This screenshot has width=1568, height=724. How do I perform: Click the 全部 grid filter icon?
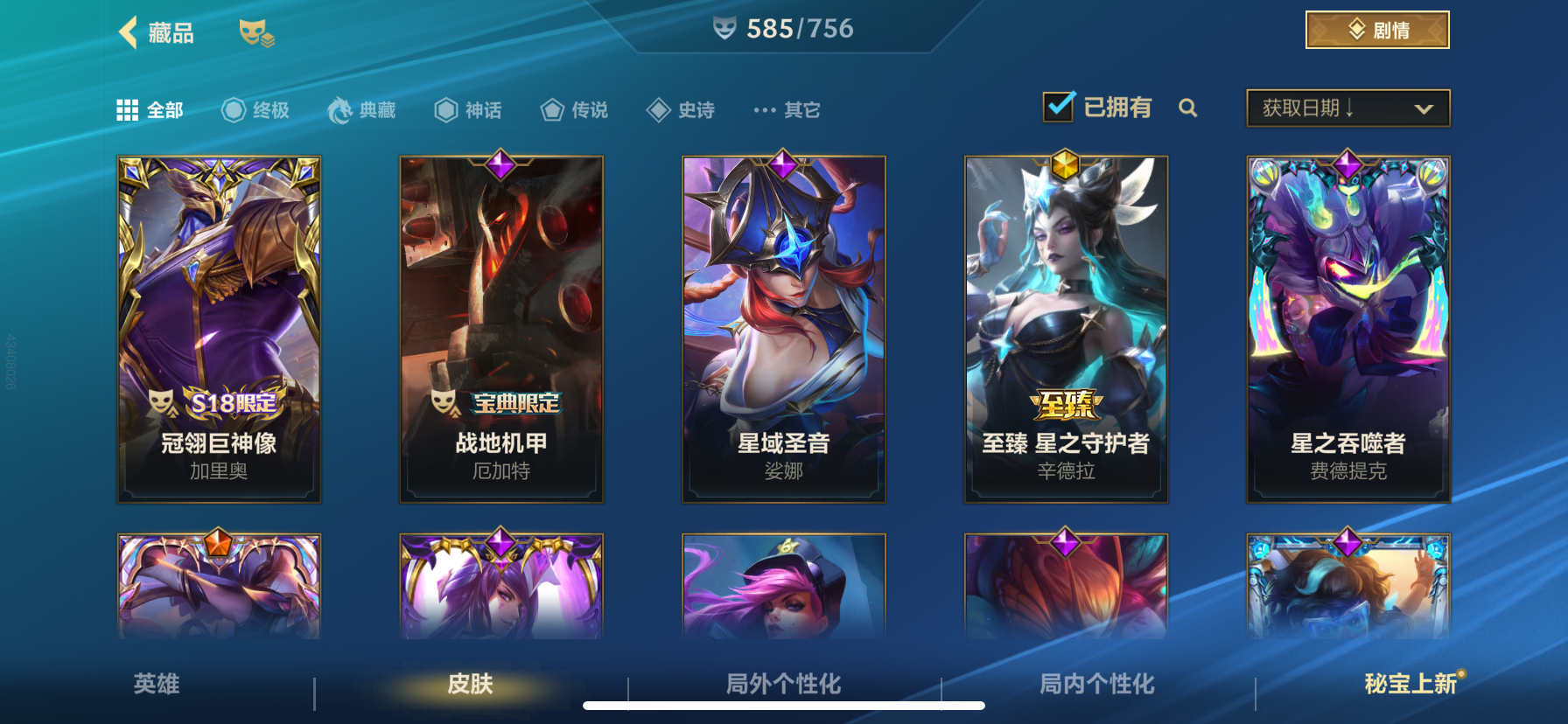click(x=127, y=109)
